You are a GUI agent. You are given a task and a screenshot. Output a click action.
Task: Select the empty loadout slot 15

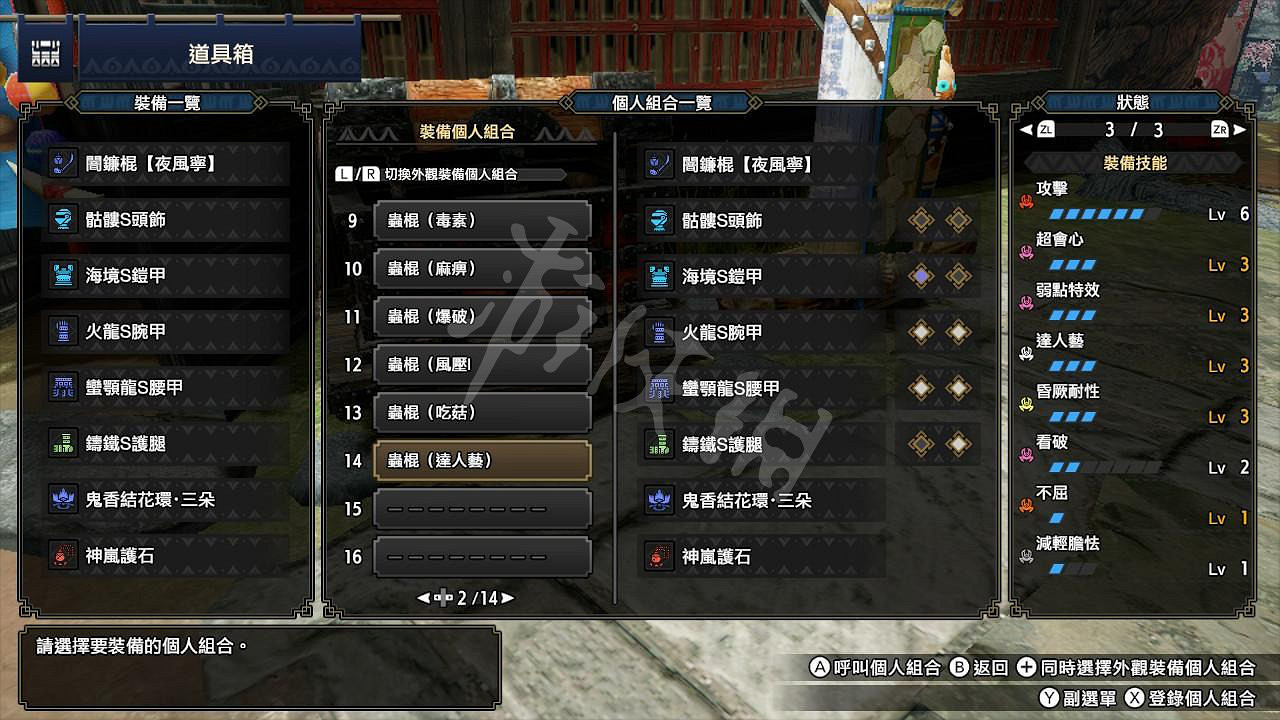(482, 508)
